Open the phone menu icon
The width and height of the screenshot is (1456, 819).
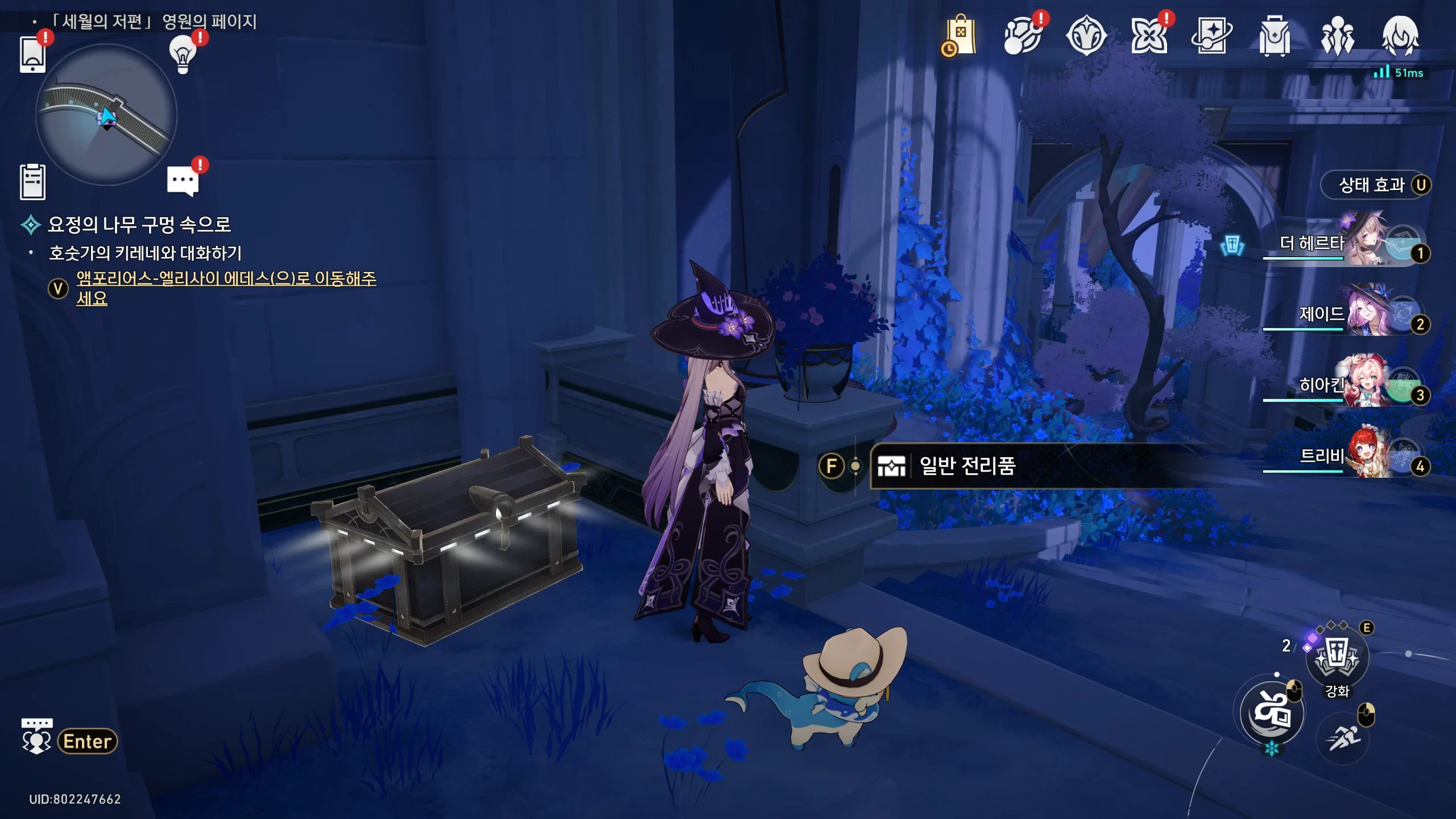point(32,55)
